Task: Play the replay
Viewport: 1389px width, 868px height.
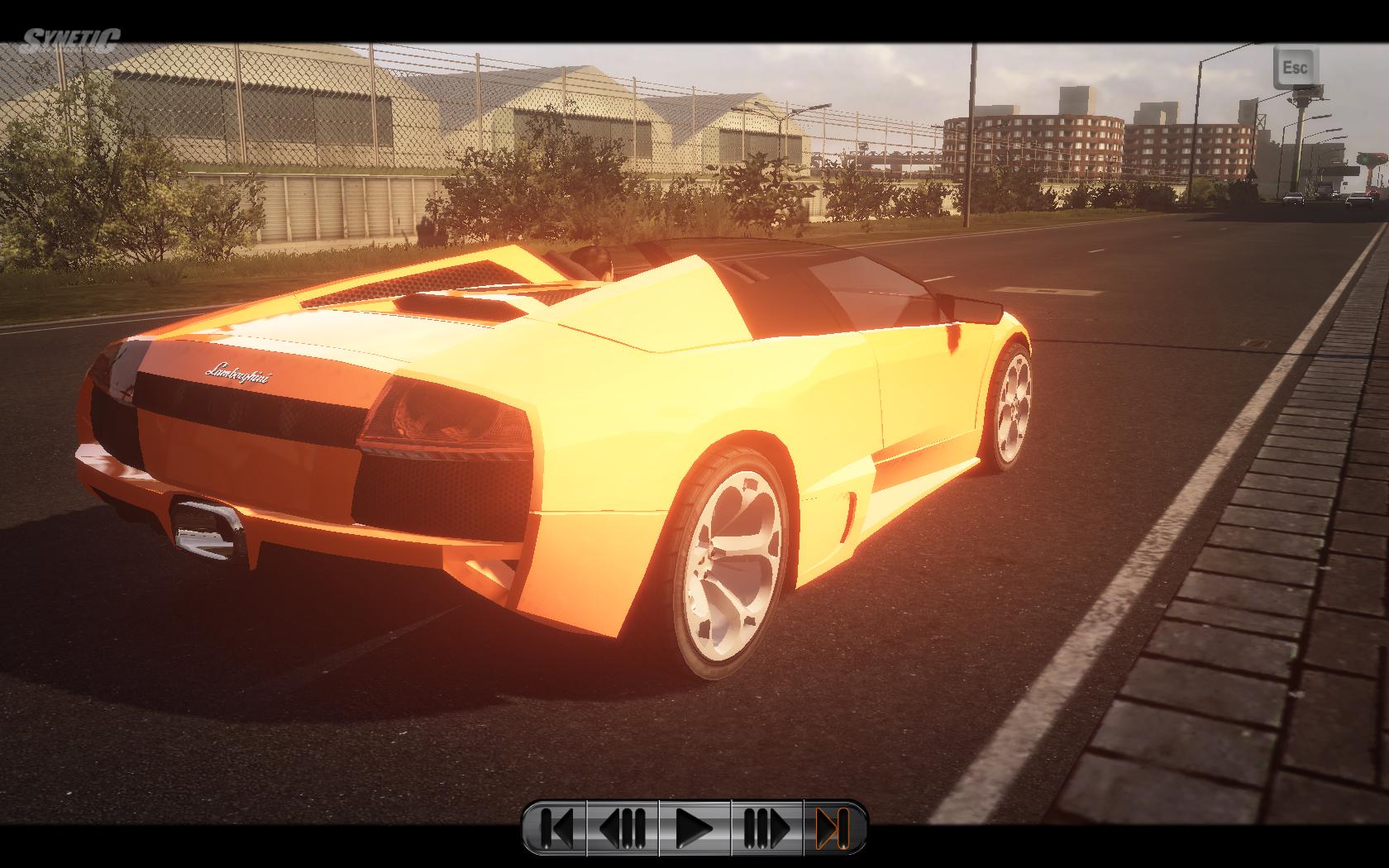Action: click(x=694, y=827)
